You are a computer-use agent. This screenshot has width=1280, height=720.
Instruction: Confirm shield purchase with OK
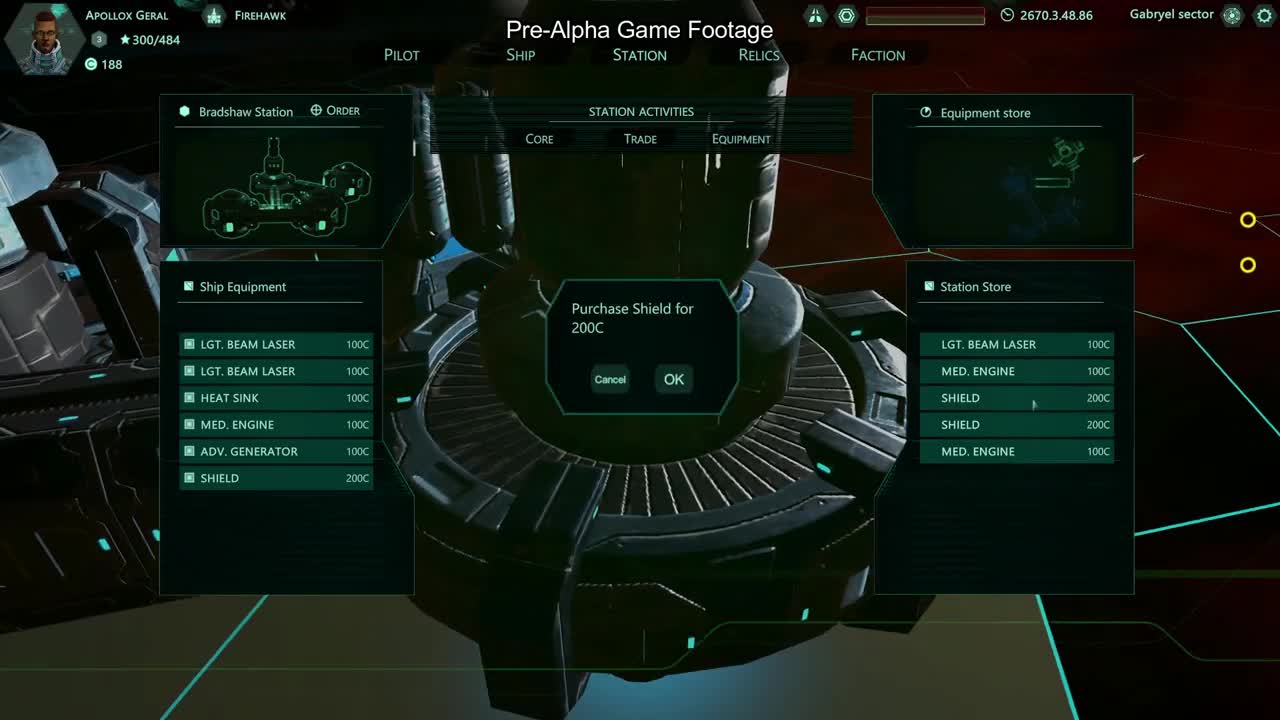(672, 379)
